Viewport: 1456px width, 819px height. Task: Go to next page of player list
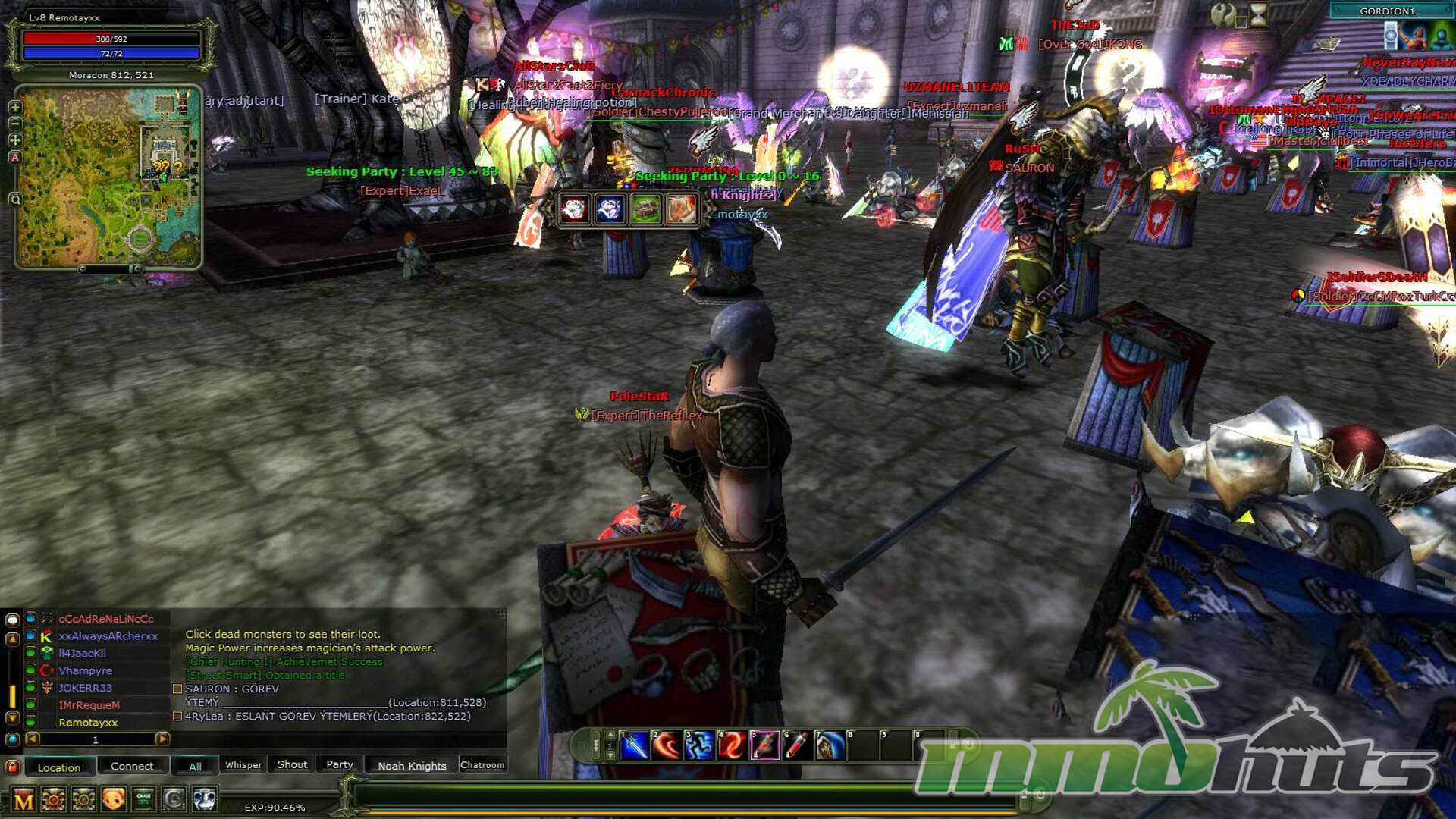162,739
